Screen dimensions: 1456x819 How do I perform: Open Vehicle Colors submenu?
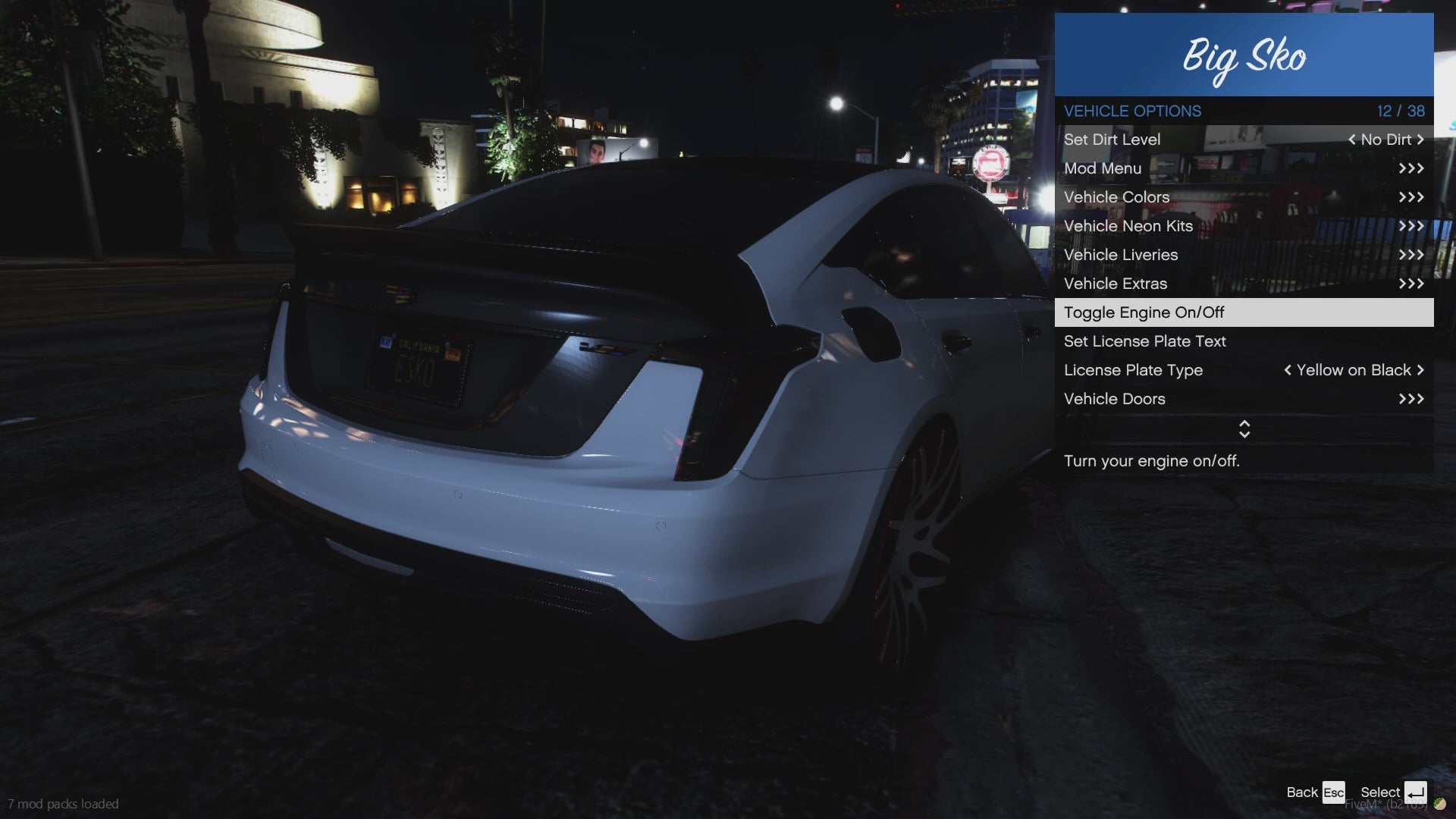click(1244, 197)
